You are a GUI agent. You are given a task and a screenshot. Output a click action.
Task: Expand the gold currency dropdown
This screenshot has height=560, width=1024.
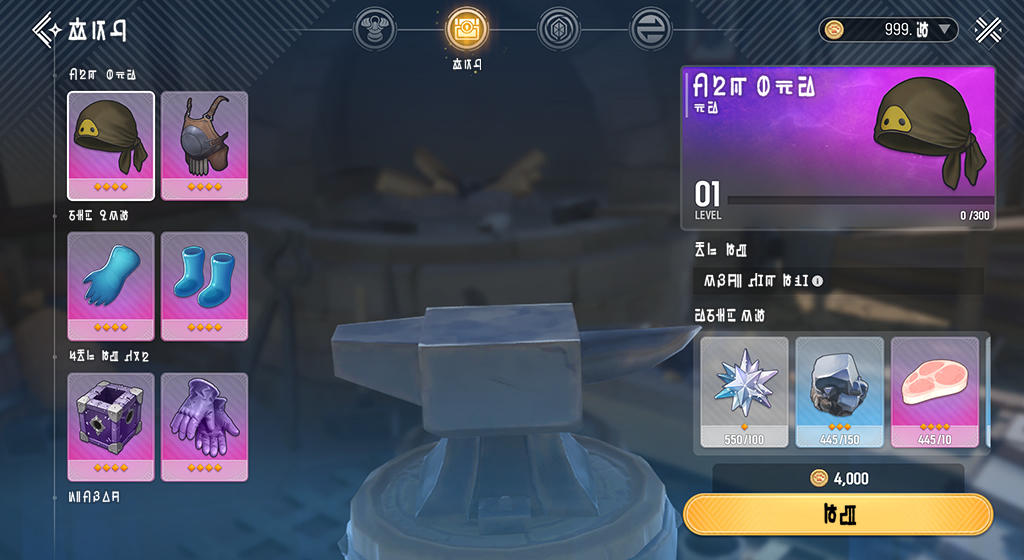tap(946, 30)
